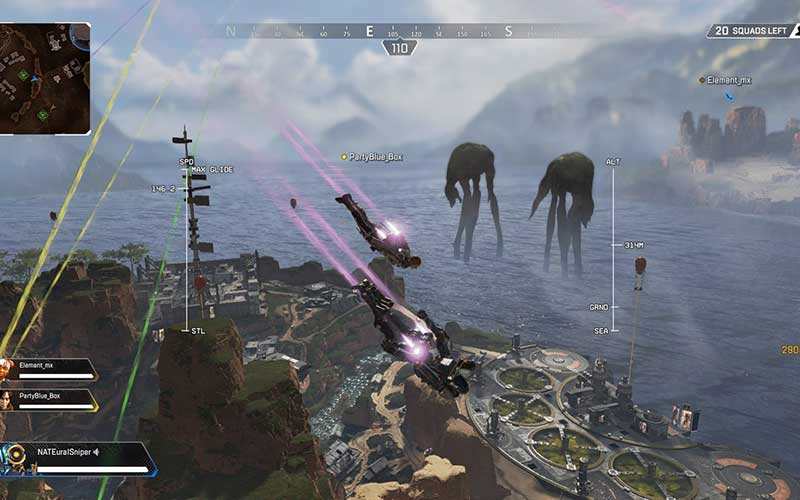Select Element_mx in the squad list
800x500 pixels.
click(x=50, y=369)
